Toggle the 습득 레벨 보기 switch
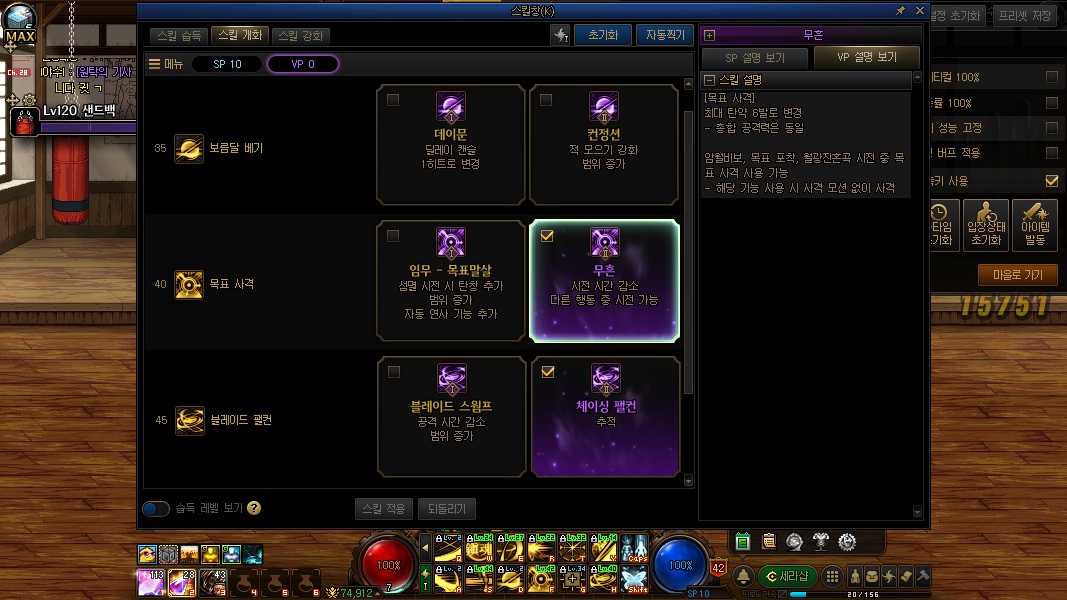Image resolution: width=1067 pixels, height=600 pixels. click(156, 509)
